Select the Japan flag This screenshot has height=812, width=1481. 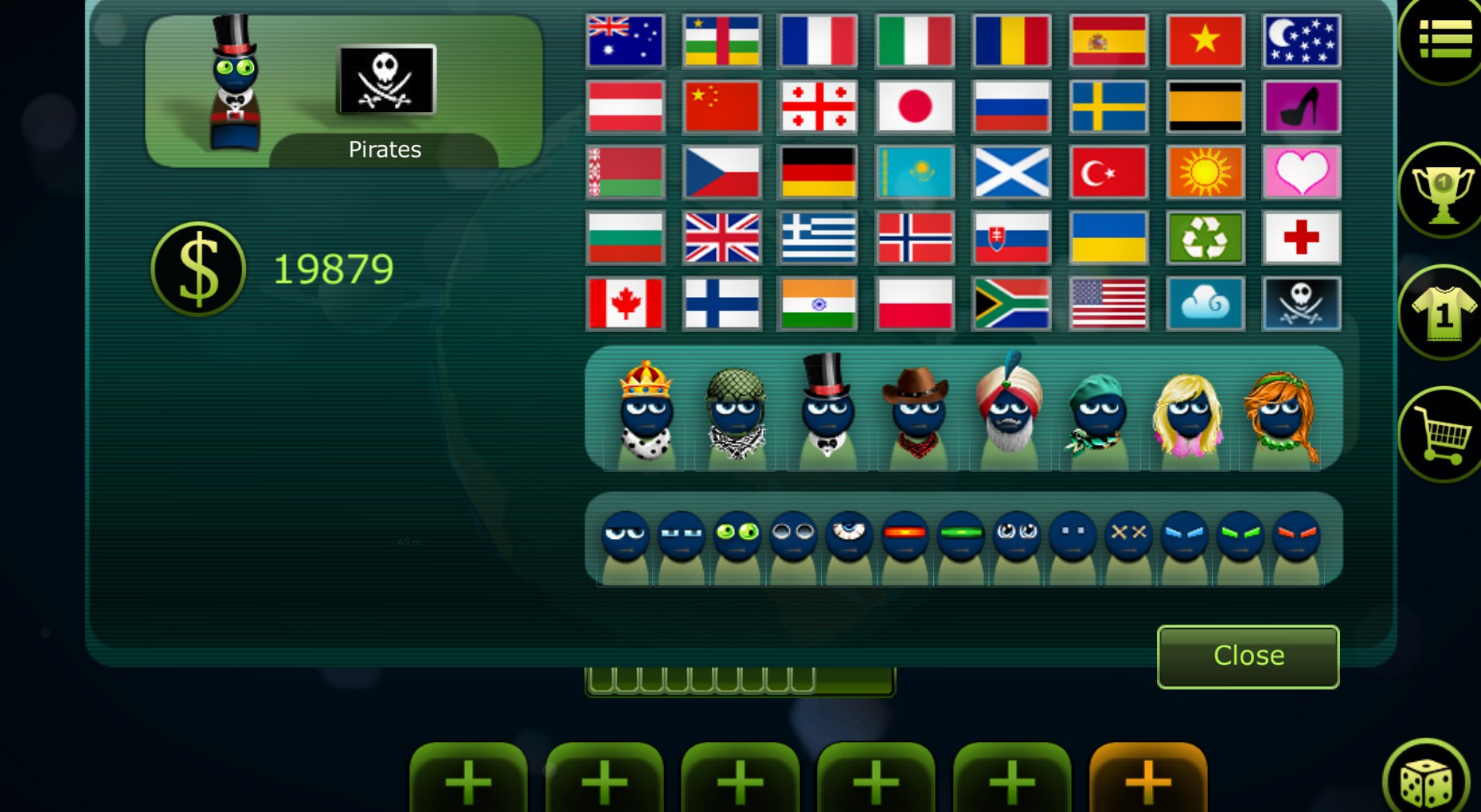tap(915, 107)
